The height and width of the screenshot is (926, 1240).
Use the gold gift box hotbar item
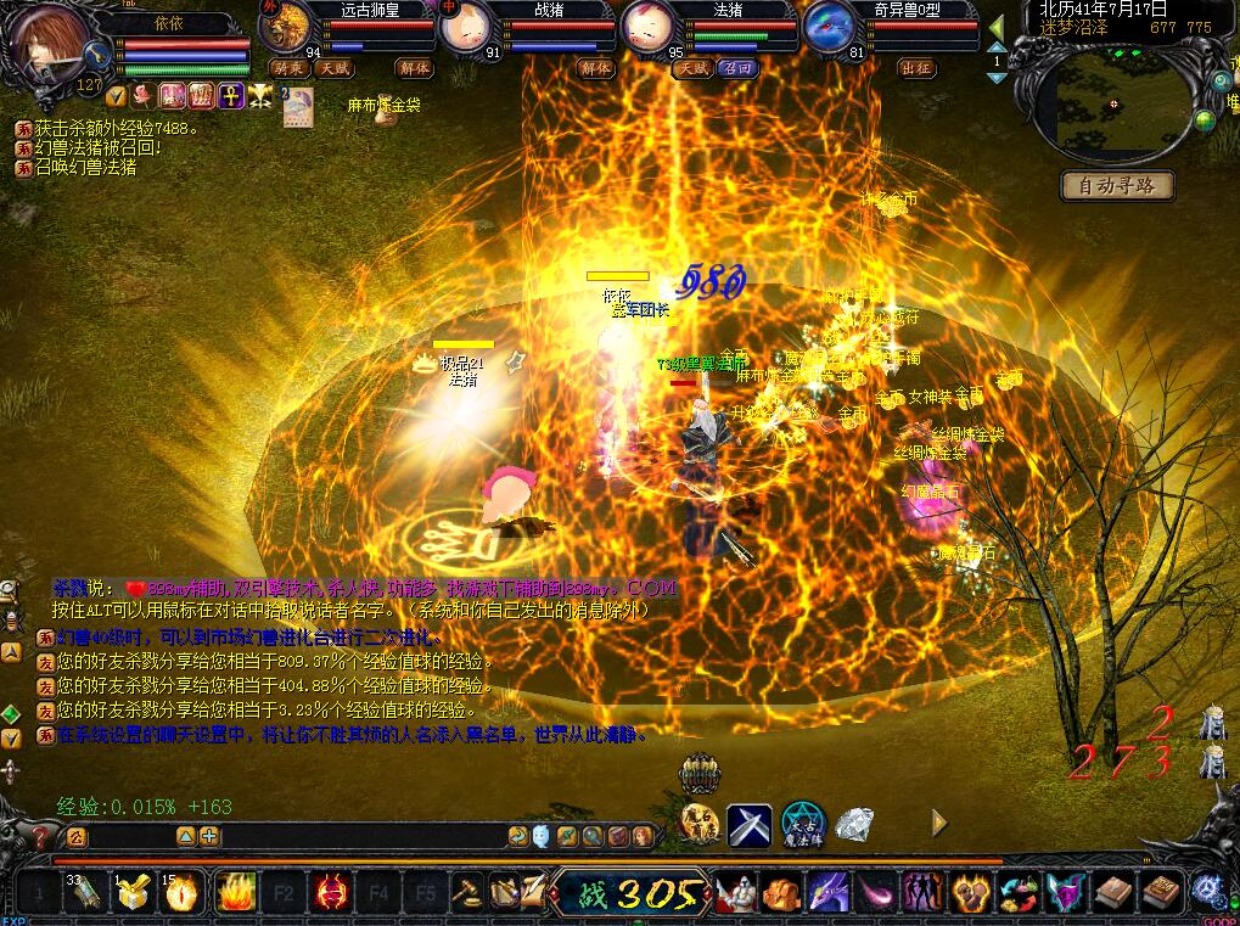point(133,891)
